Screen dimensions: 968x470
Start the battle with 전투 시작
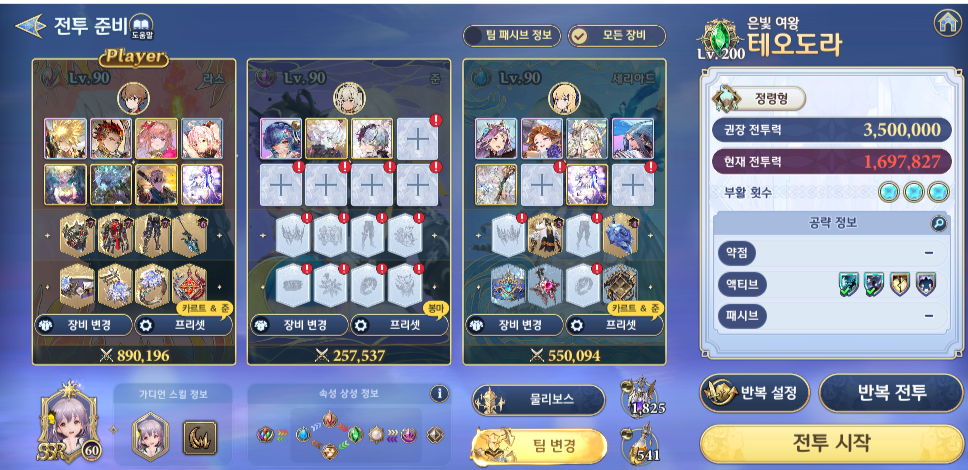coord(832,442)
